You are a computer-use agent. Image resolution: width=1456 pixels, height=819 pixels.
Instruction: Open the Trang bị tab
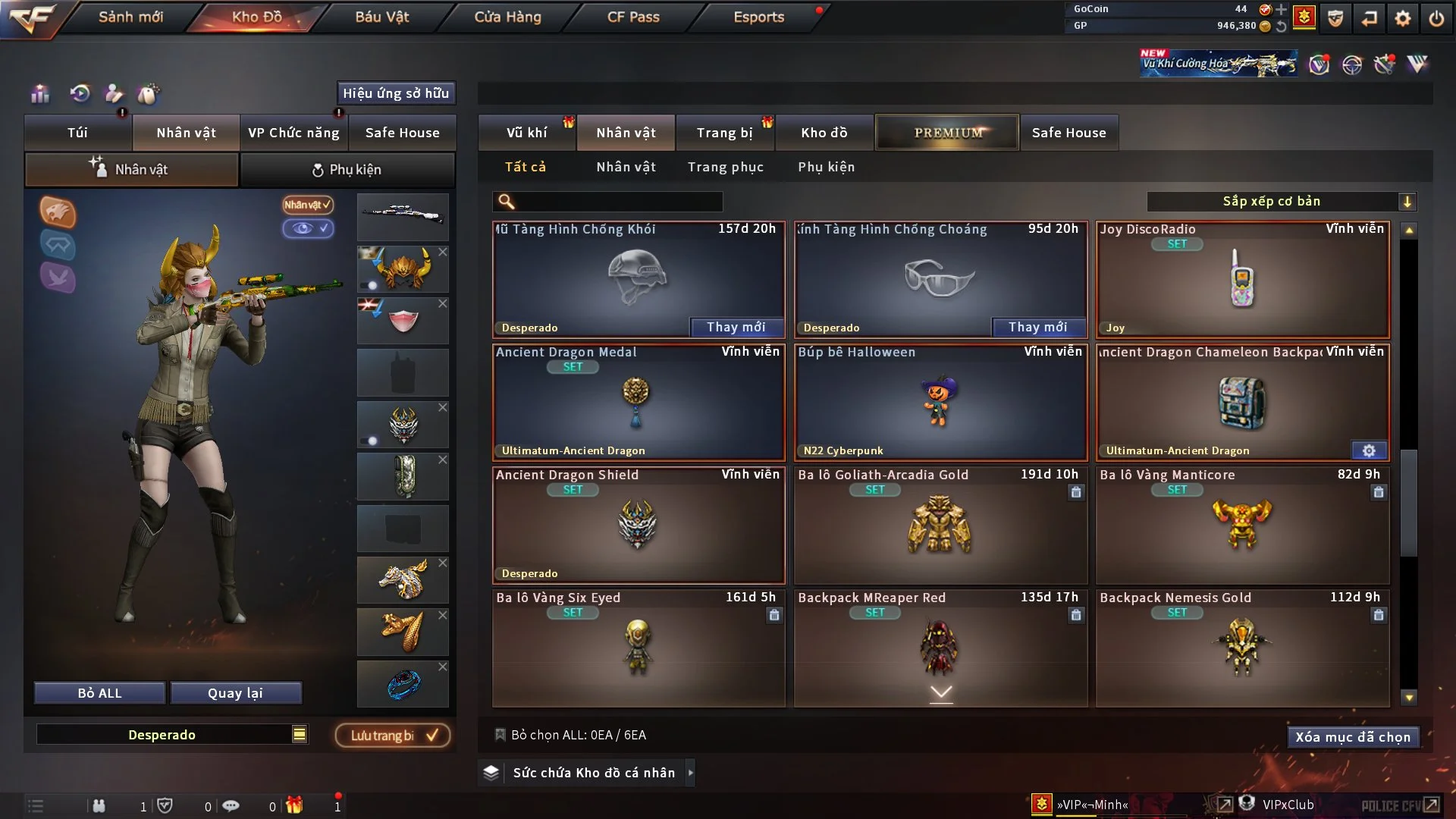pyautogui.click(x=724, y=133)
